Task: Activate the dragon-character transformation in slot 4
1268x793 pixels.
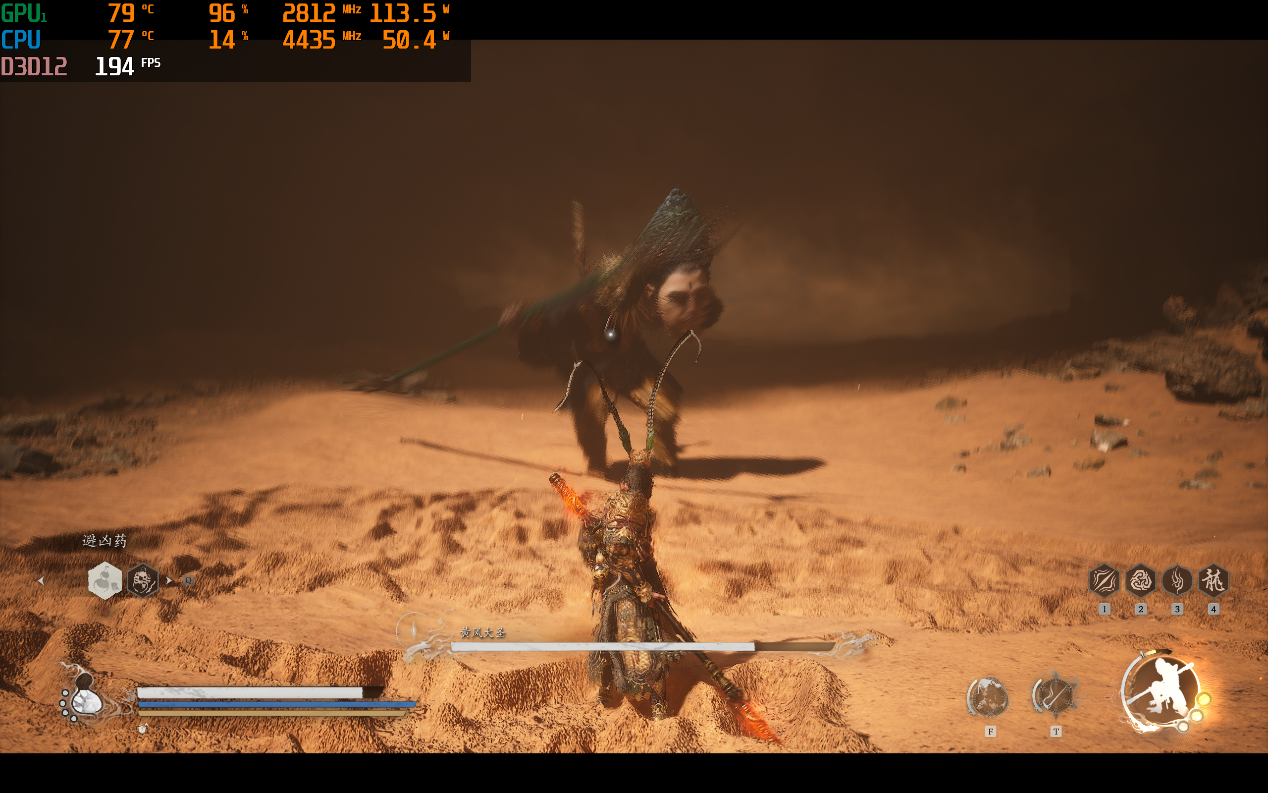Action: (1213, 580)
